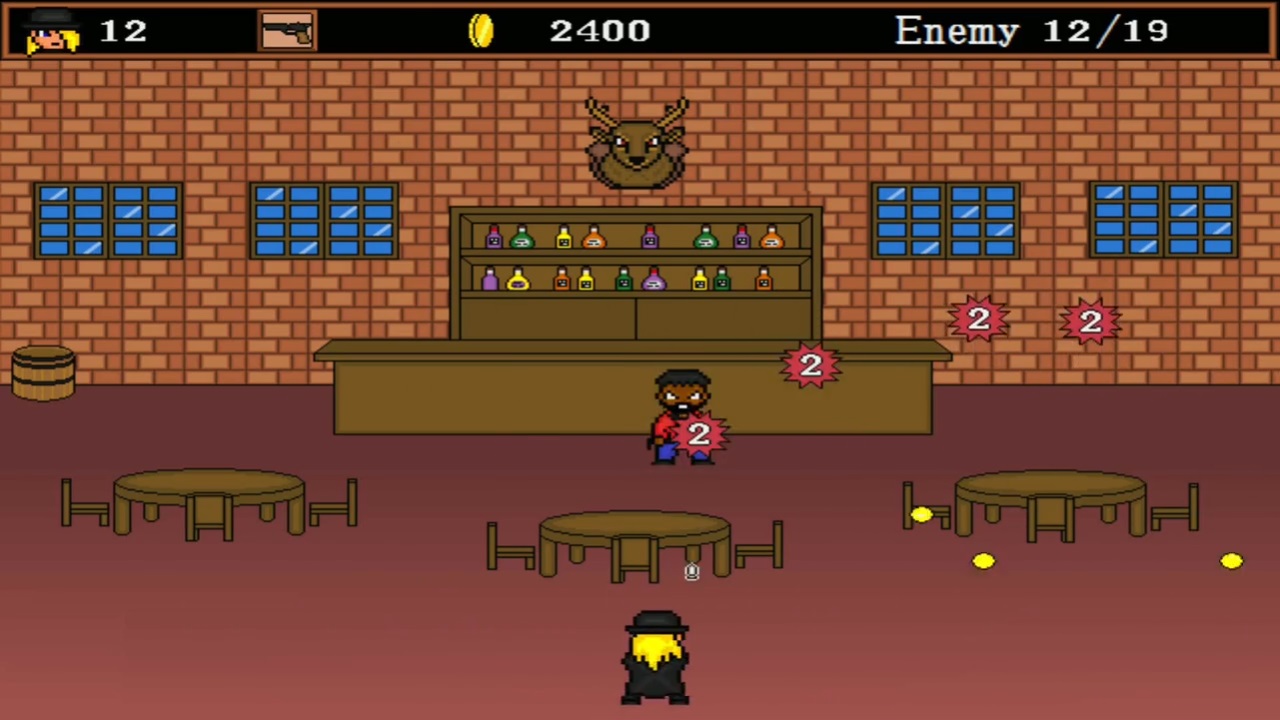Click the green bottle on the lower shelf

click(624, 280)
